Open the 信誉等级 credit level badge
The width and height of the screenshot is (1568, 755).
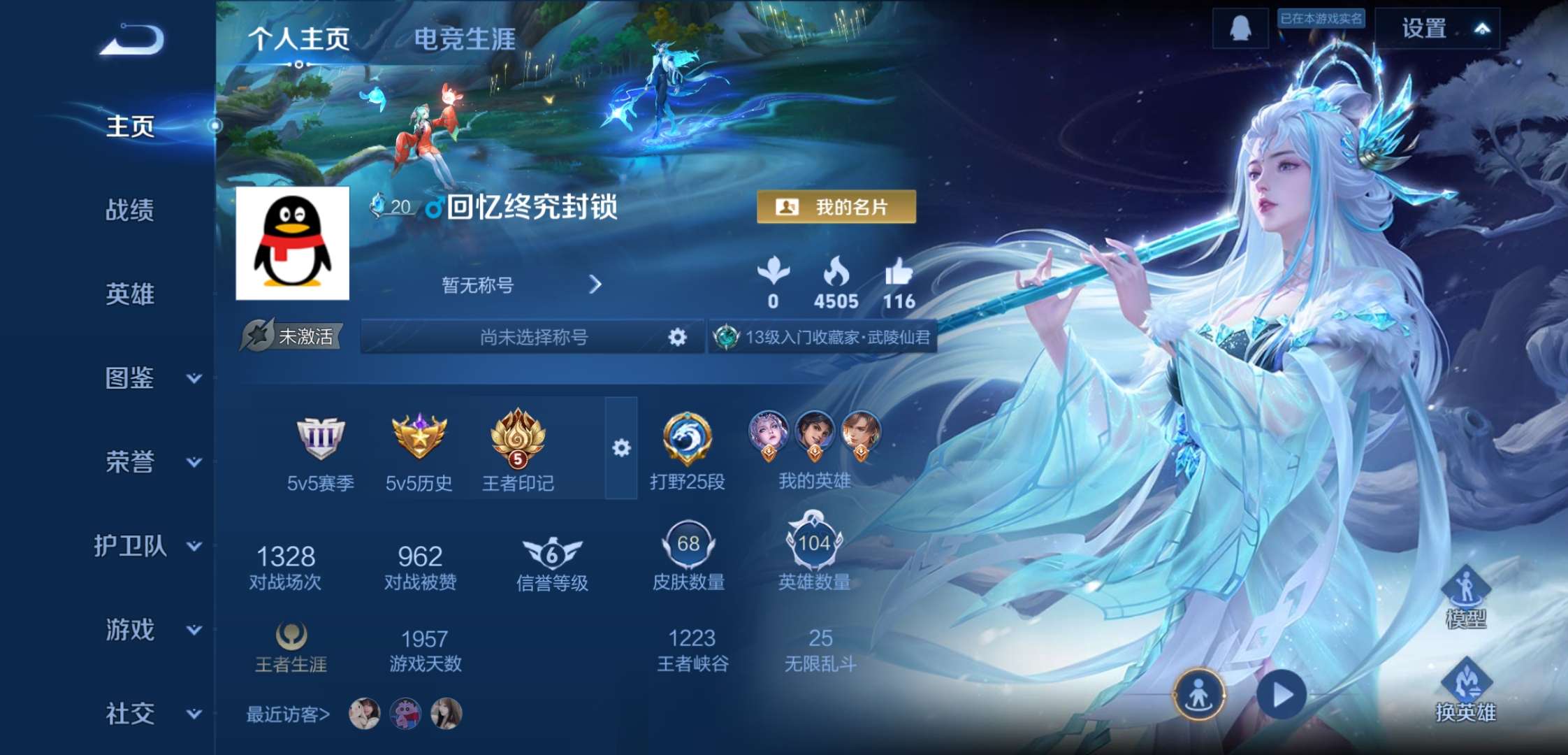(552, 552)
